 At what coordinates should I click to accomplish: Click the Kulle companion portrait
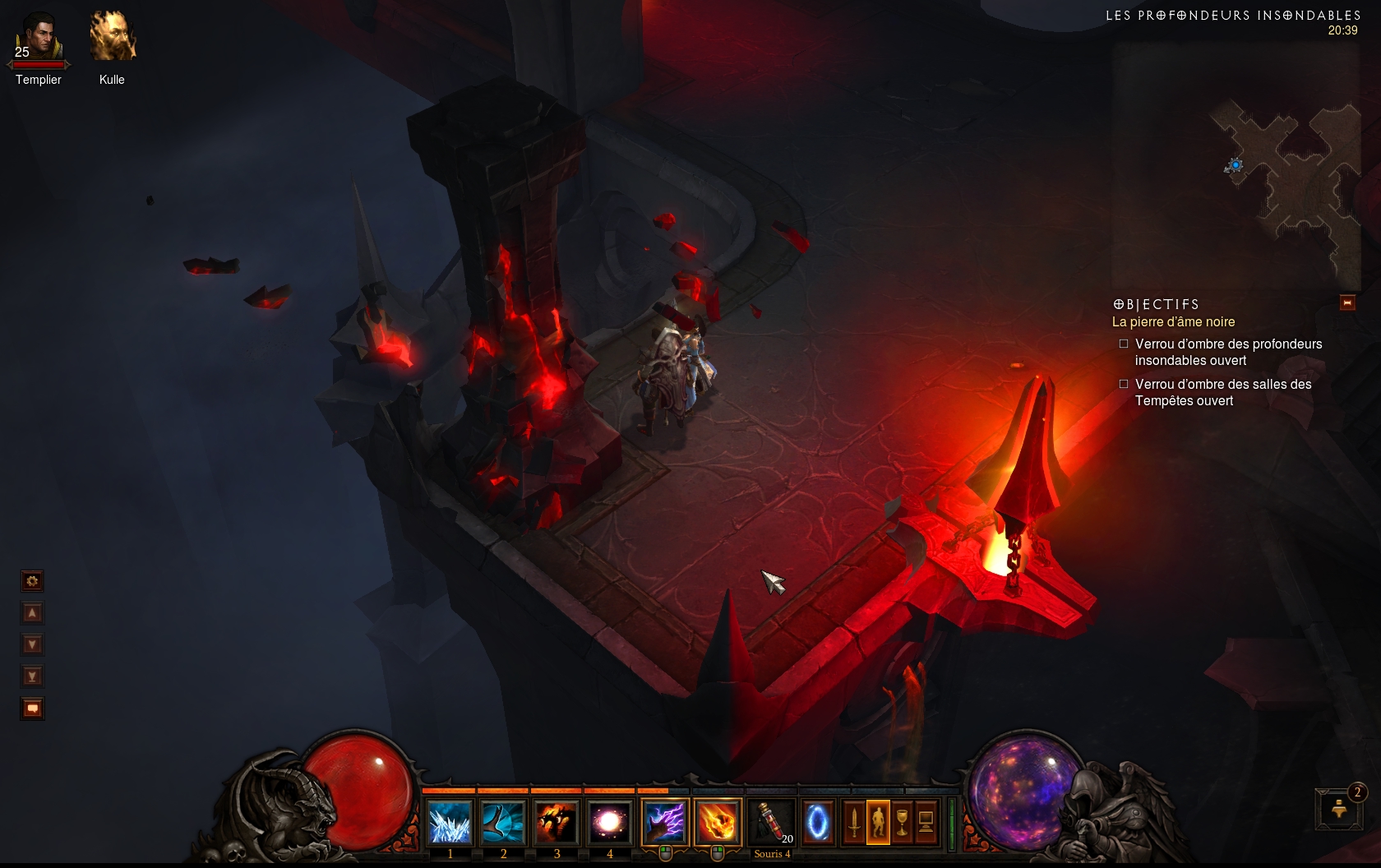tap(113, 37)
